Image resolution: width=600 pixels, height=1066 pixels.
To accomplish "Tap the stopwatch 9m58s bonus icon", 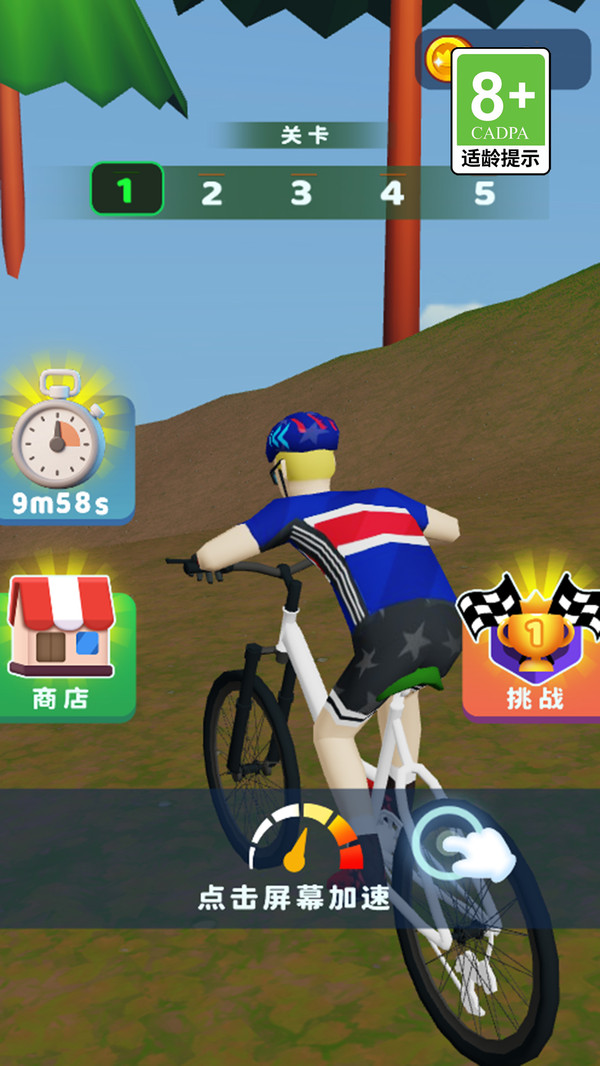I will click(x=62, y=450).
